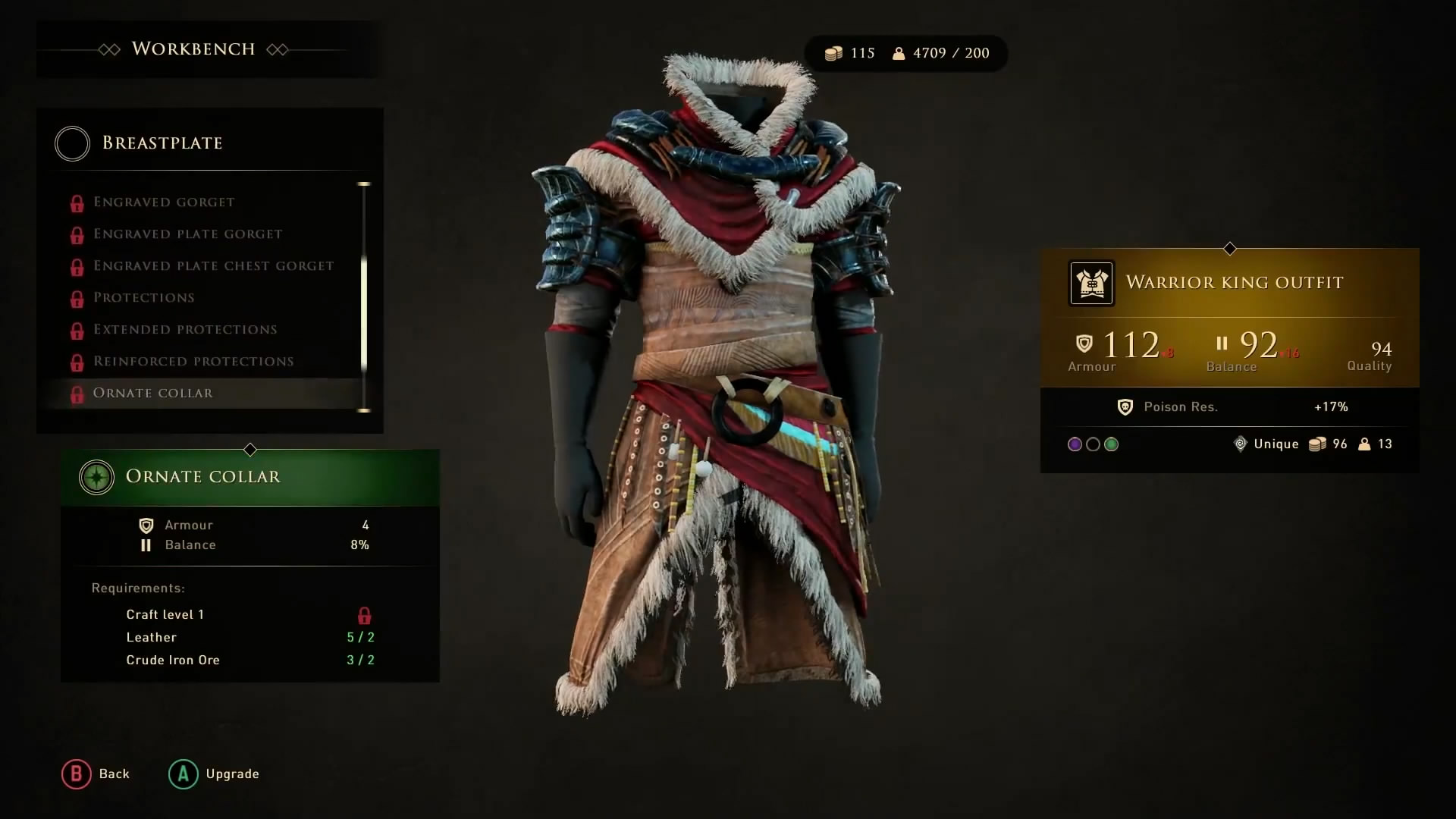Select Engraved Plate Chest Gorget
Image resolution: width=1456 pixels, height=819 pixels.
click(213, 266)
